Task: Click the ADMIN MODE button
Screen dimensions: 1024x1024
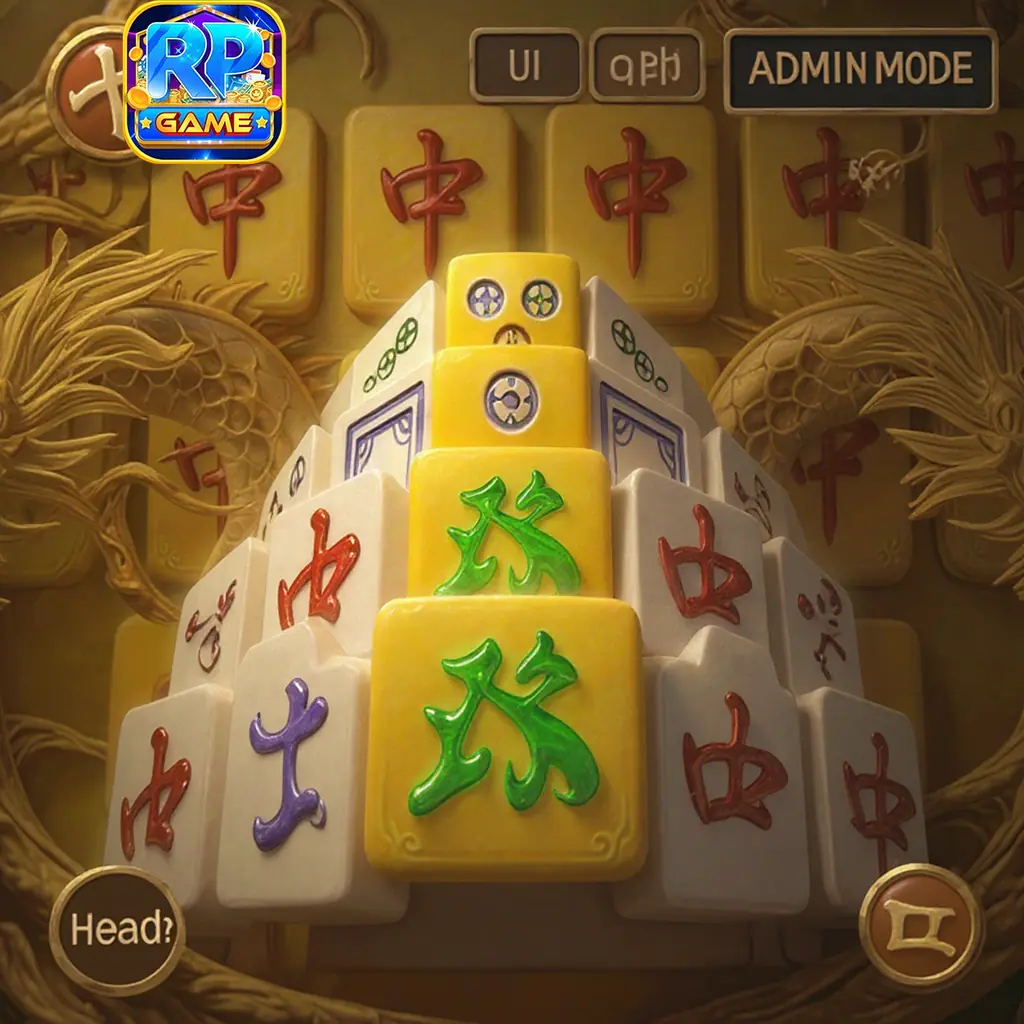Action: point(860,69)
